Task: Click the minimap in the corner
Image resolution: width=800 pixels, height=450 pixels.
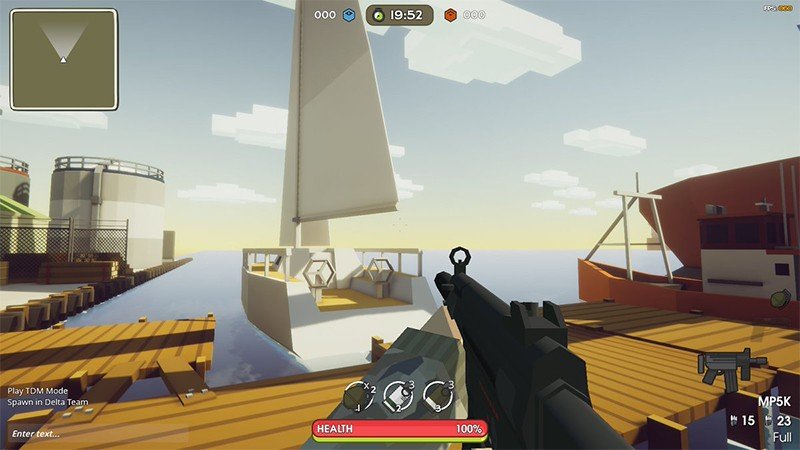Action: pyautogui.click(x=63, y=59)
